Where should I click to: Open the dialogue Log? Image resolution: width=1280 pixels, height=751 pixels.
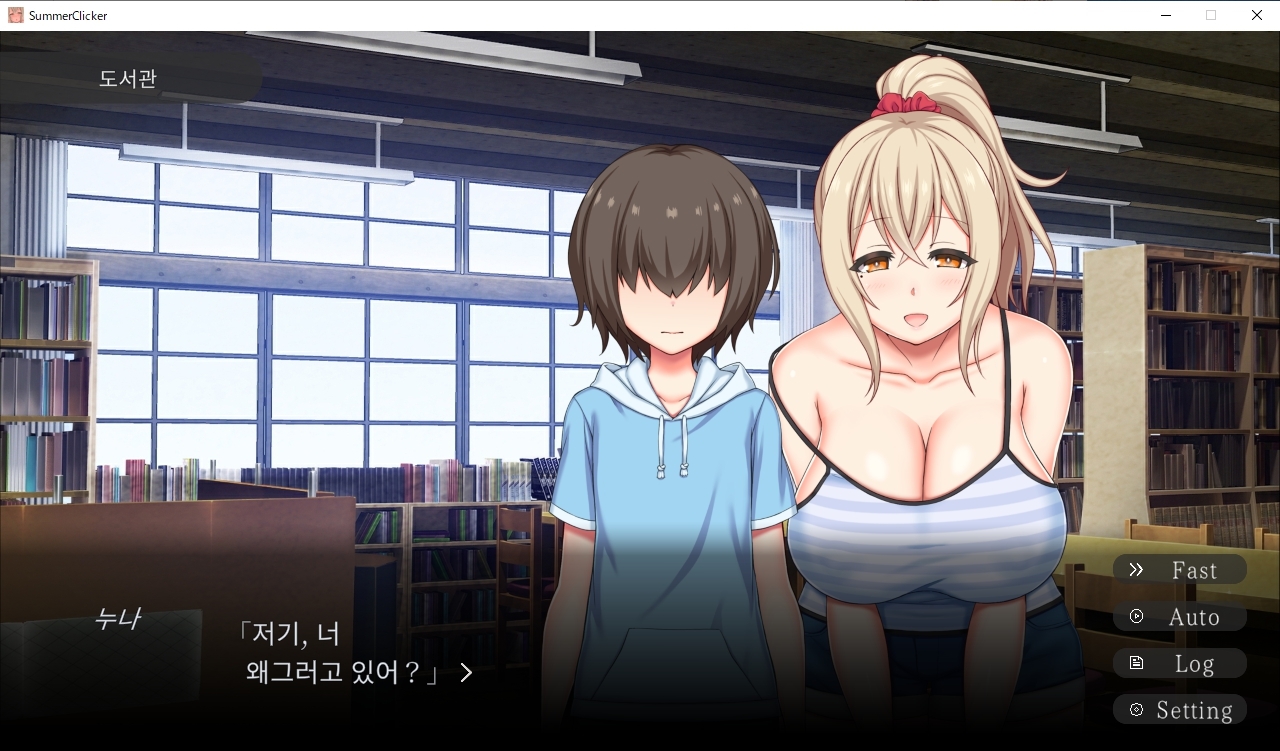coord(1179,664)
